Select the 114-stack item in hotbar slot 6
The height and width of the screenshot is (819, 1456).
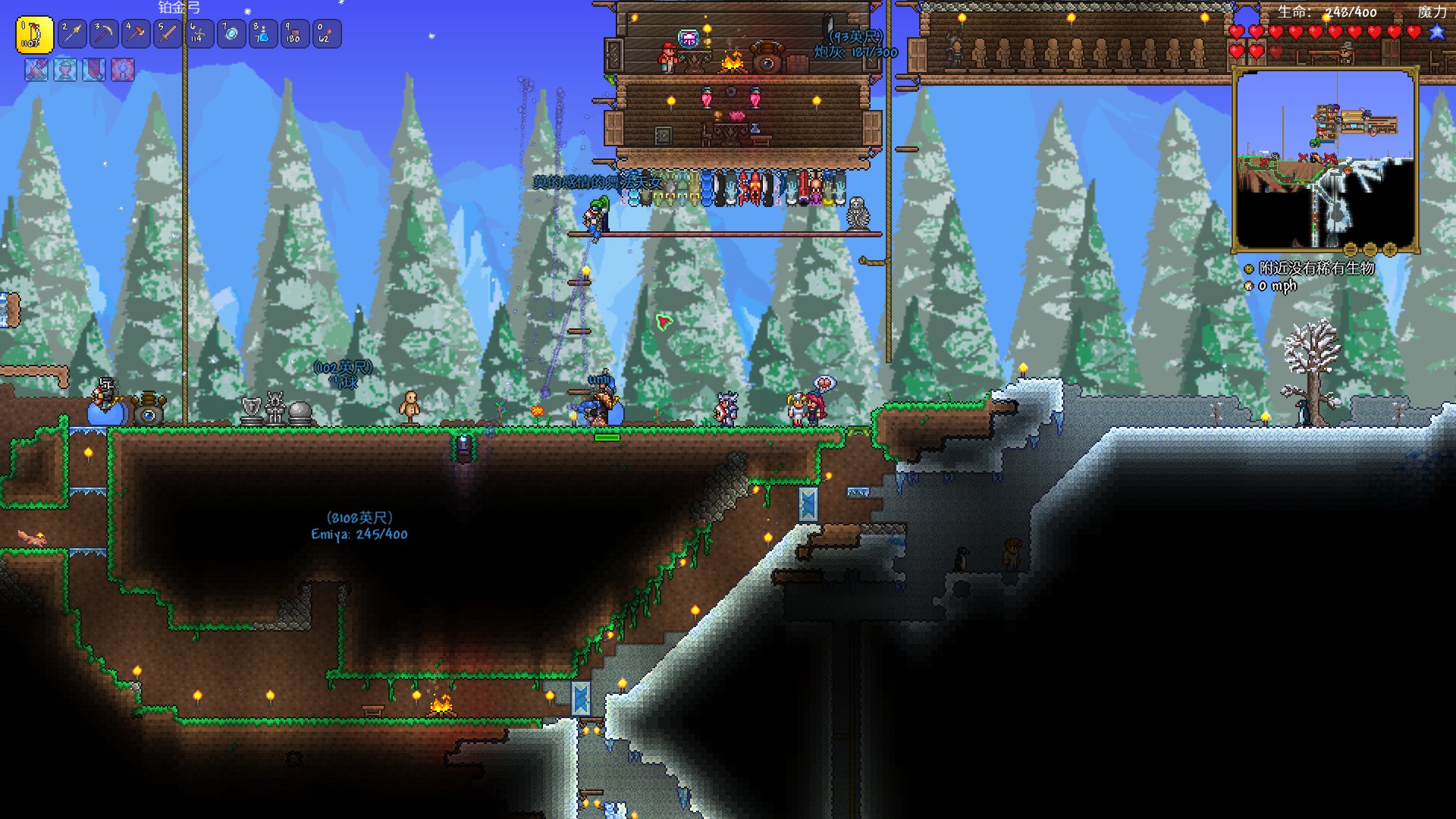pos(199,34)
